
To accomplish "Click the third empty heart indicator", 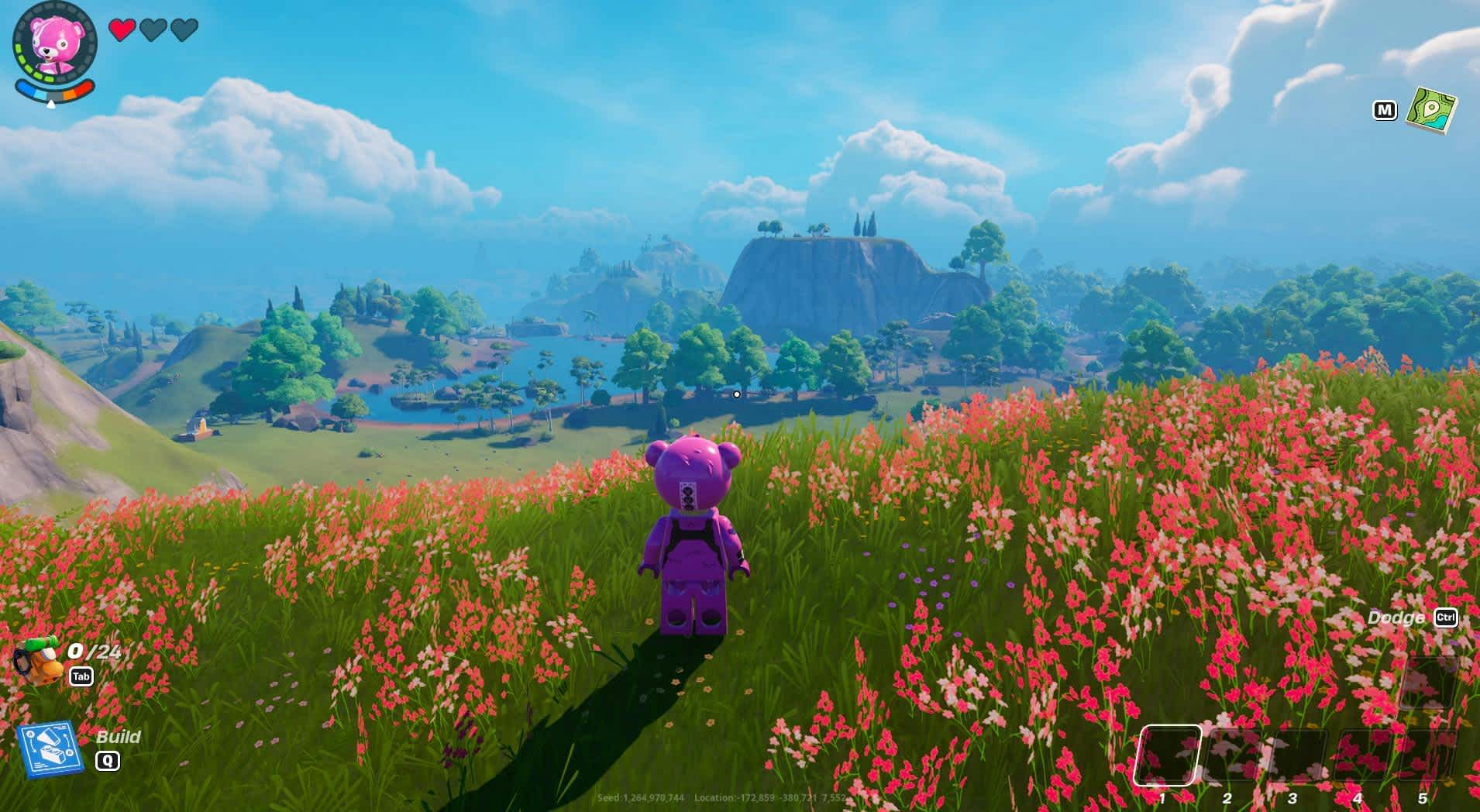I will pyautogui.click(x=184, y=30).
